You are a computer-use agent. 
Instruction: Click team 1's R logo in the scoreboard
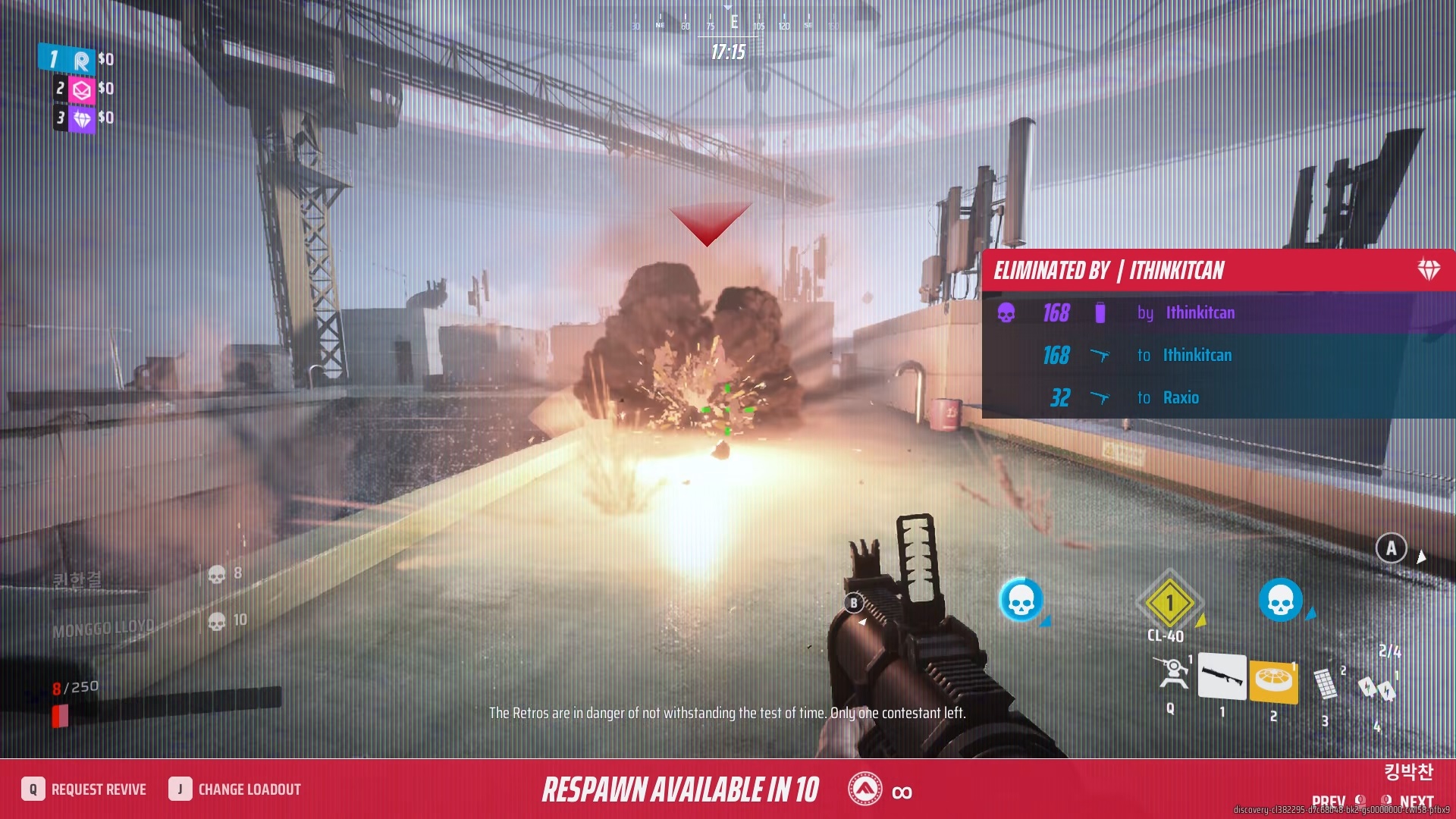pyautogui.click(x=82, y=60)
